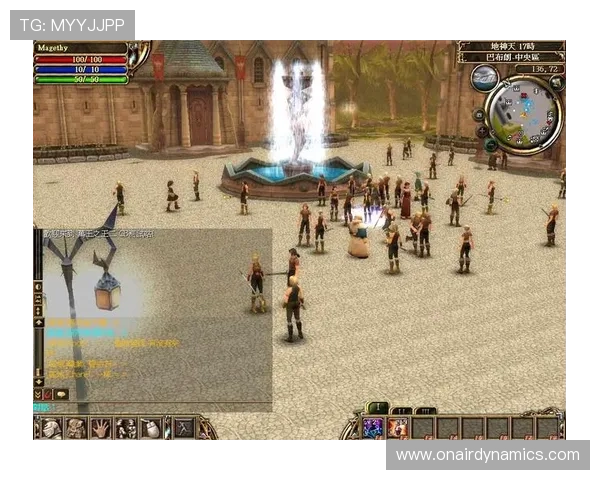Click the cloudy weather icon beside the minimap
600x480 pixels.
click(x=484, y=77)
